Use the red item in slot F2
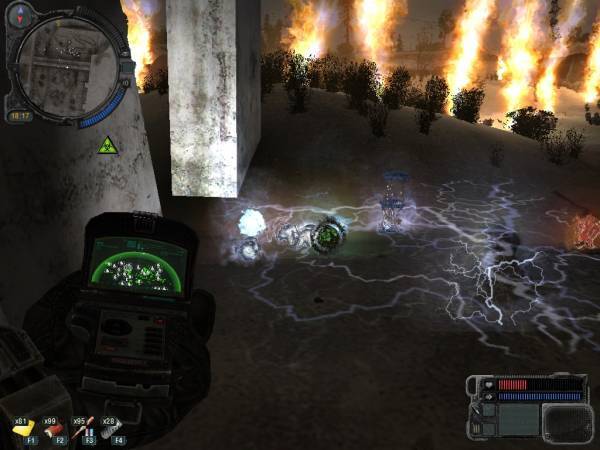Viewport: 600px width, 450px height. click(54, 429)
